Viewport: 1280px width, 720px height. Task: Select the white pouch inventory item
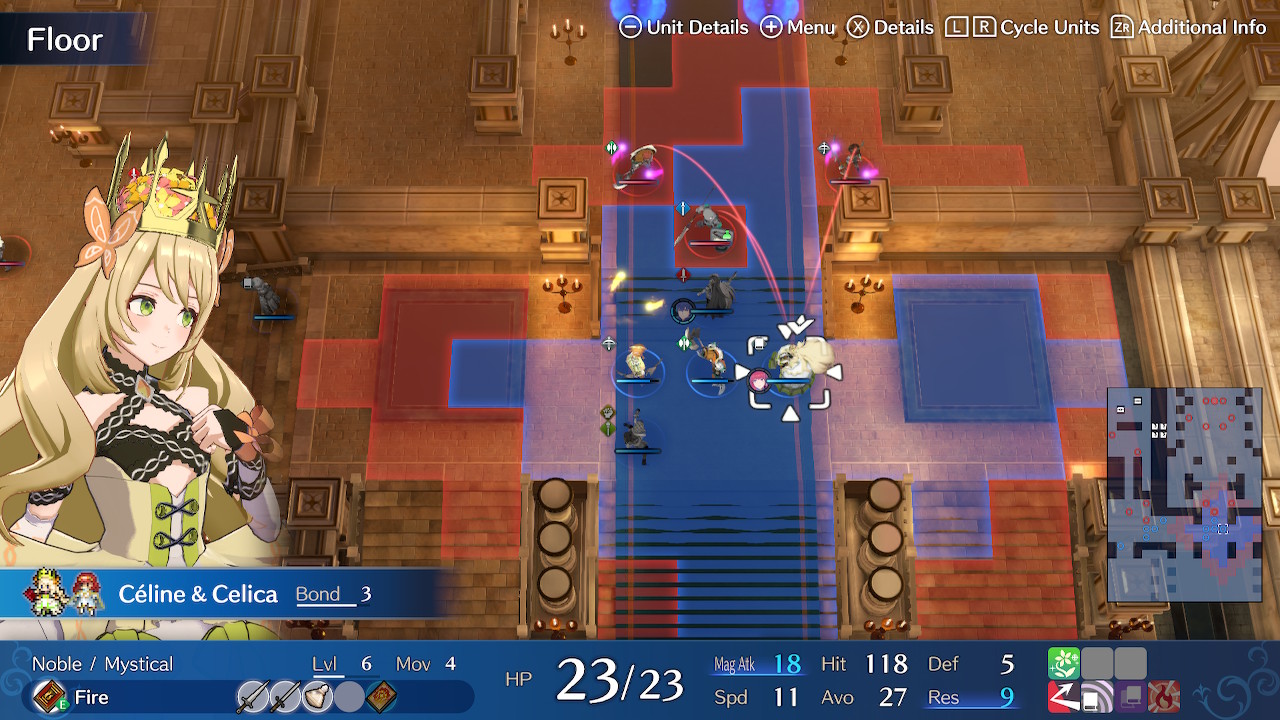[316, 697]
